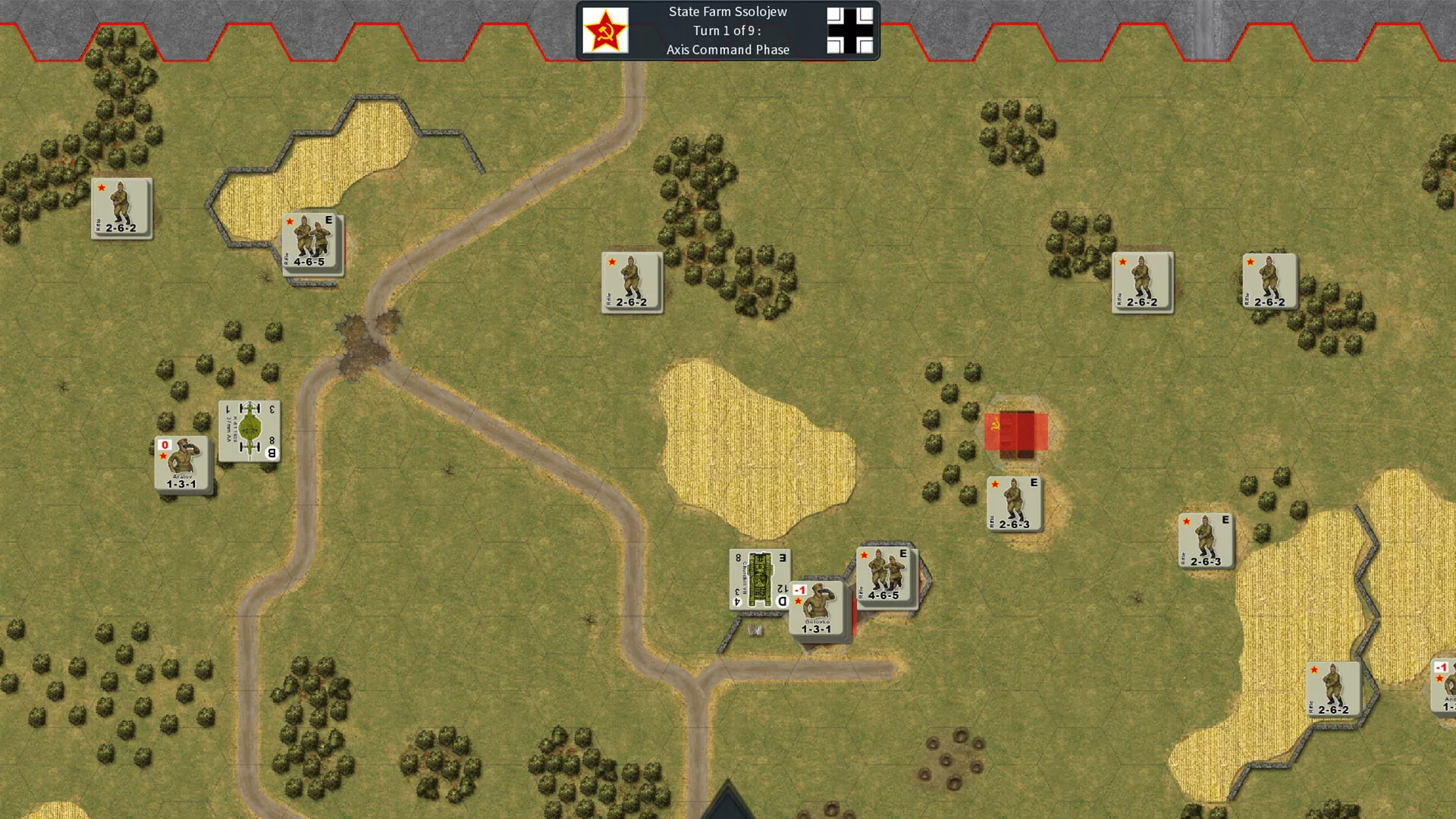Select the Churchill VII tank counter

pos(759,579)
